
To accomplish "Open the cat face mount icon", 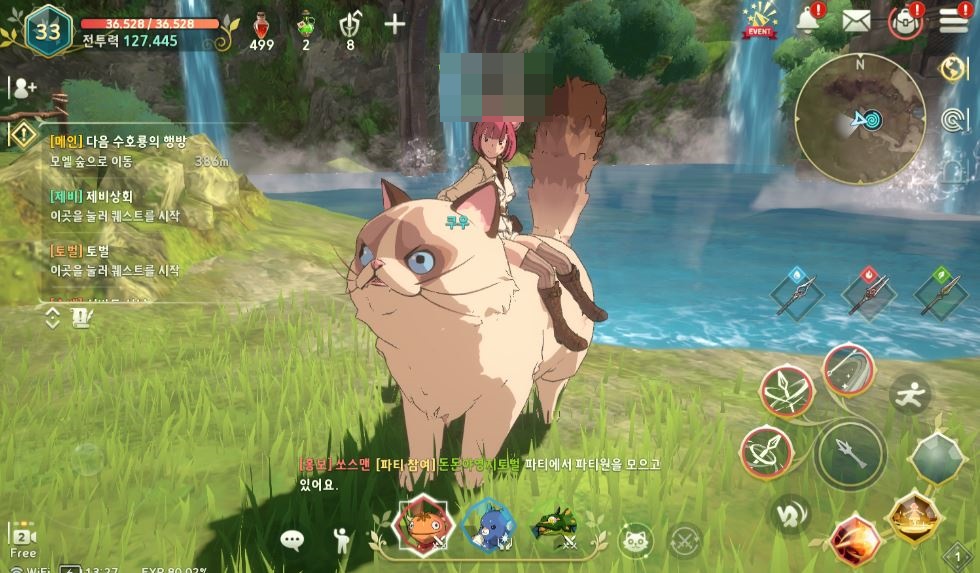I will pos(634,540).
